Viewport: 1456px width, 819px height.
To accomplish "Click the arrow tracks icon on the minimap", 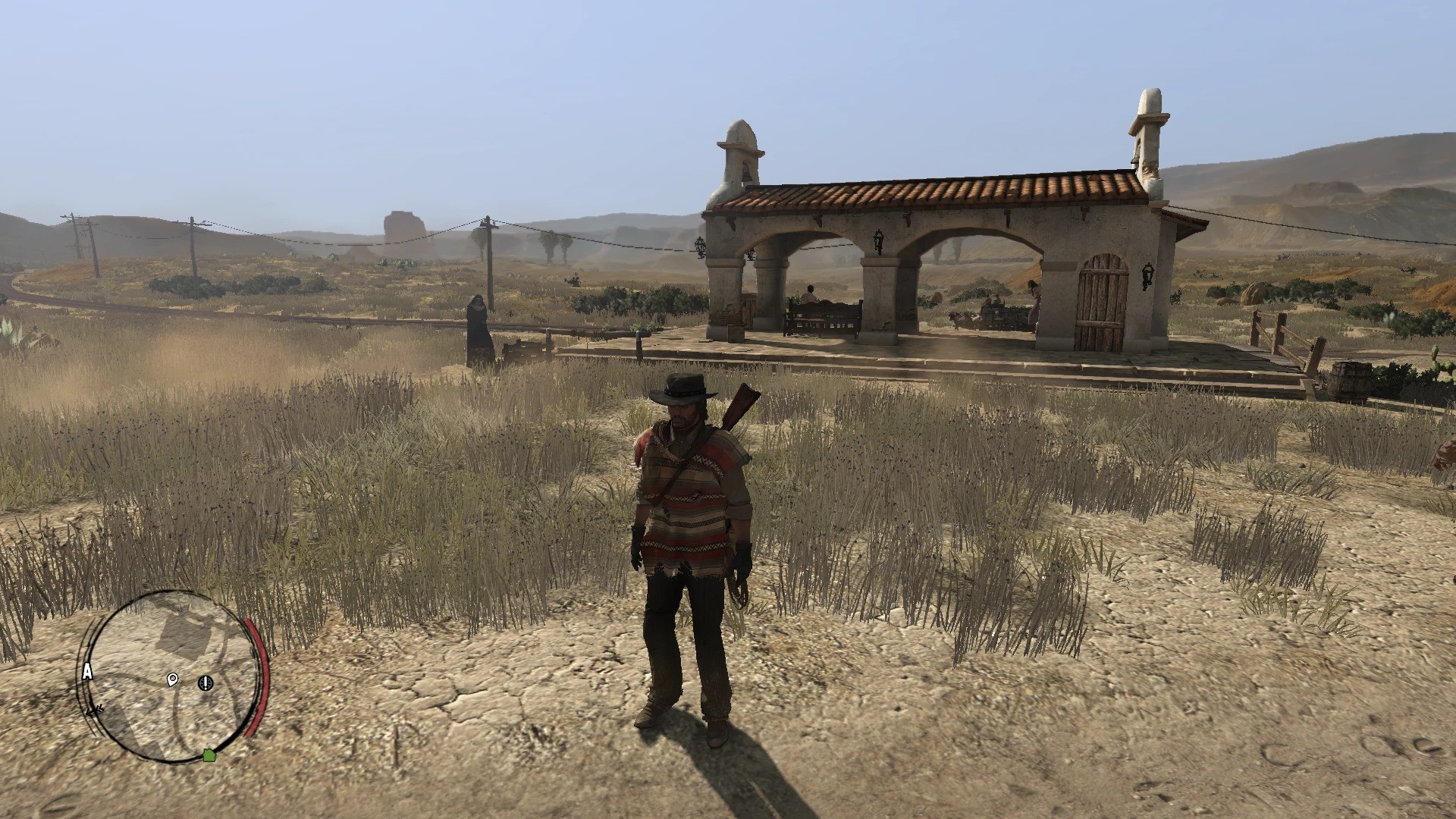I will (x=95, y=710).
